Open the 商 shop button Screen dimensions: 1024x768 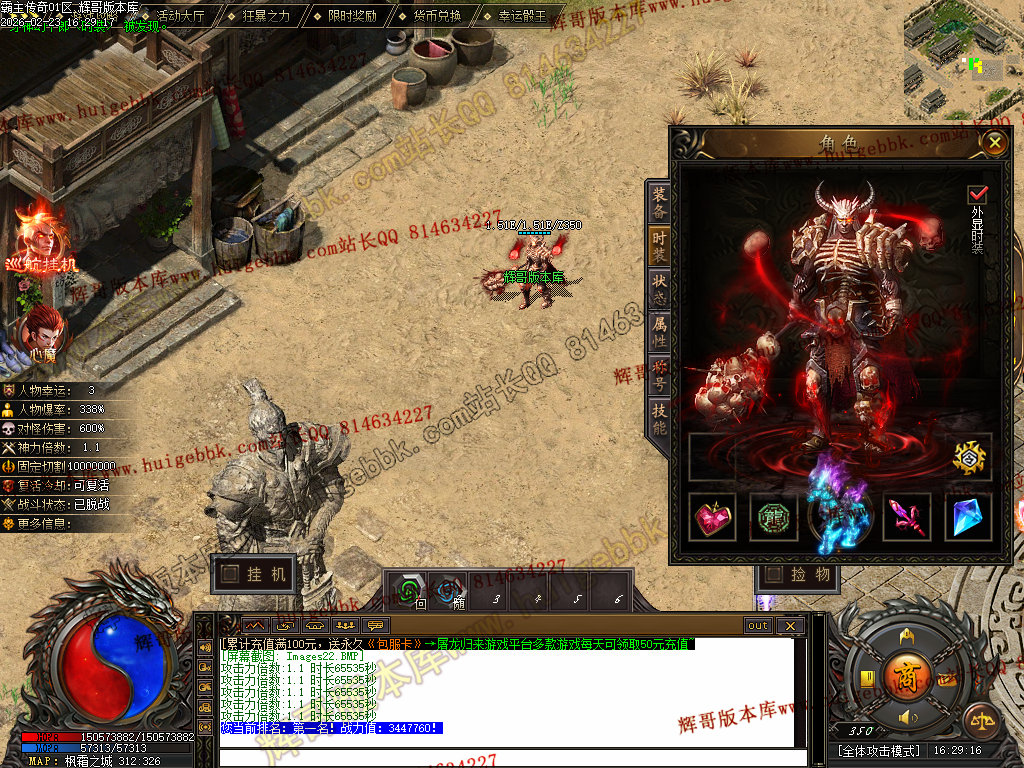[x=907, y=671]
